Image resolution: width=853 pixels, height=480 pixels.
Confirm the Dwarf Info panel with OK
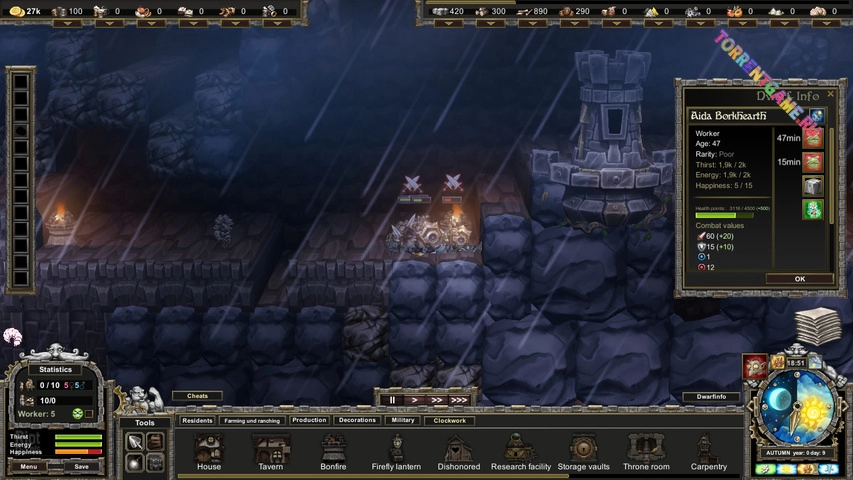pyautogui.click(x=799, y=279)
